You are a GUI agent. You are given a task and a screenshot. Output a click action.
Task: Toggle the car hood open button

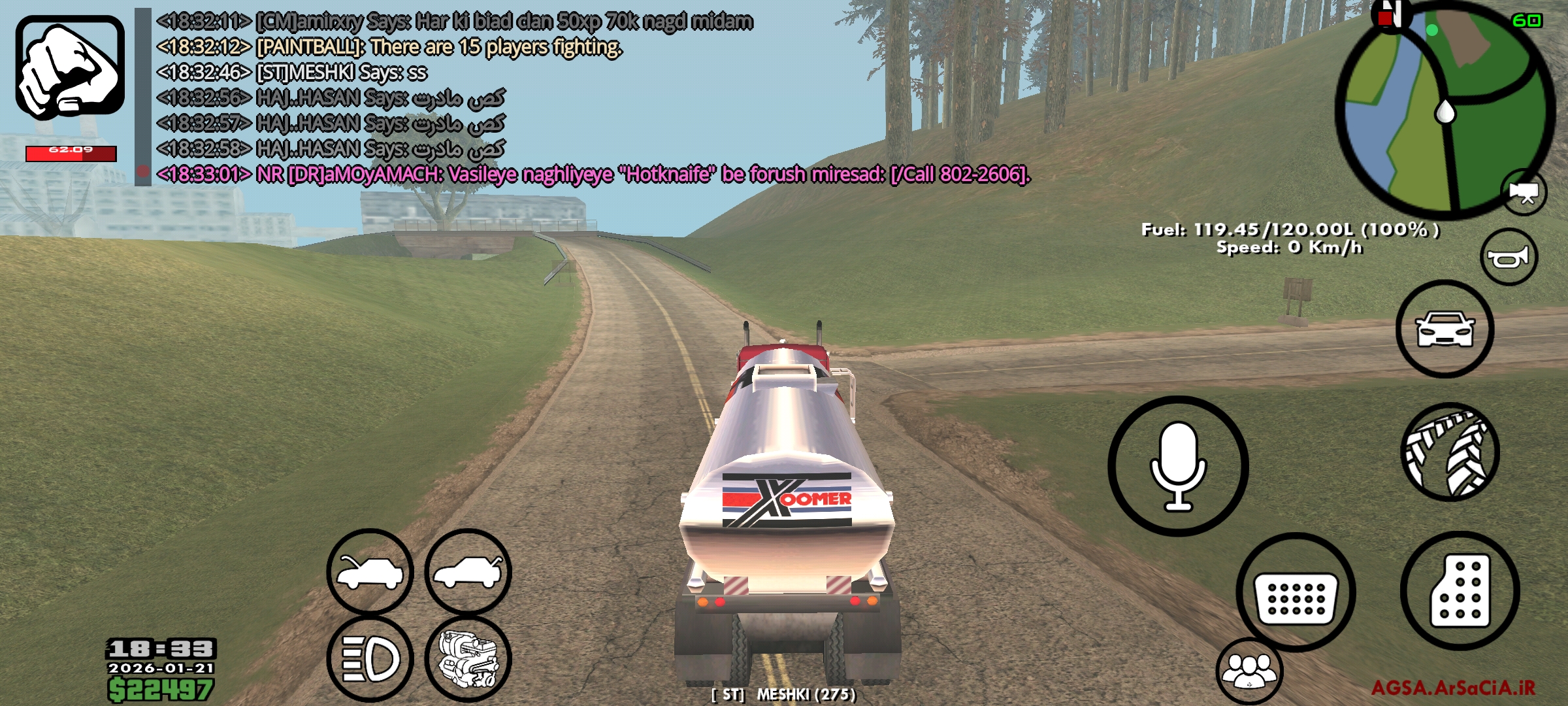click(370, 572)
